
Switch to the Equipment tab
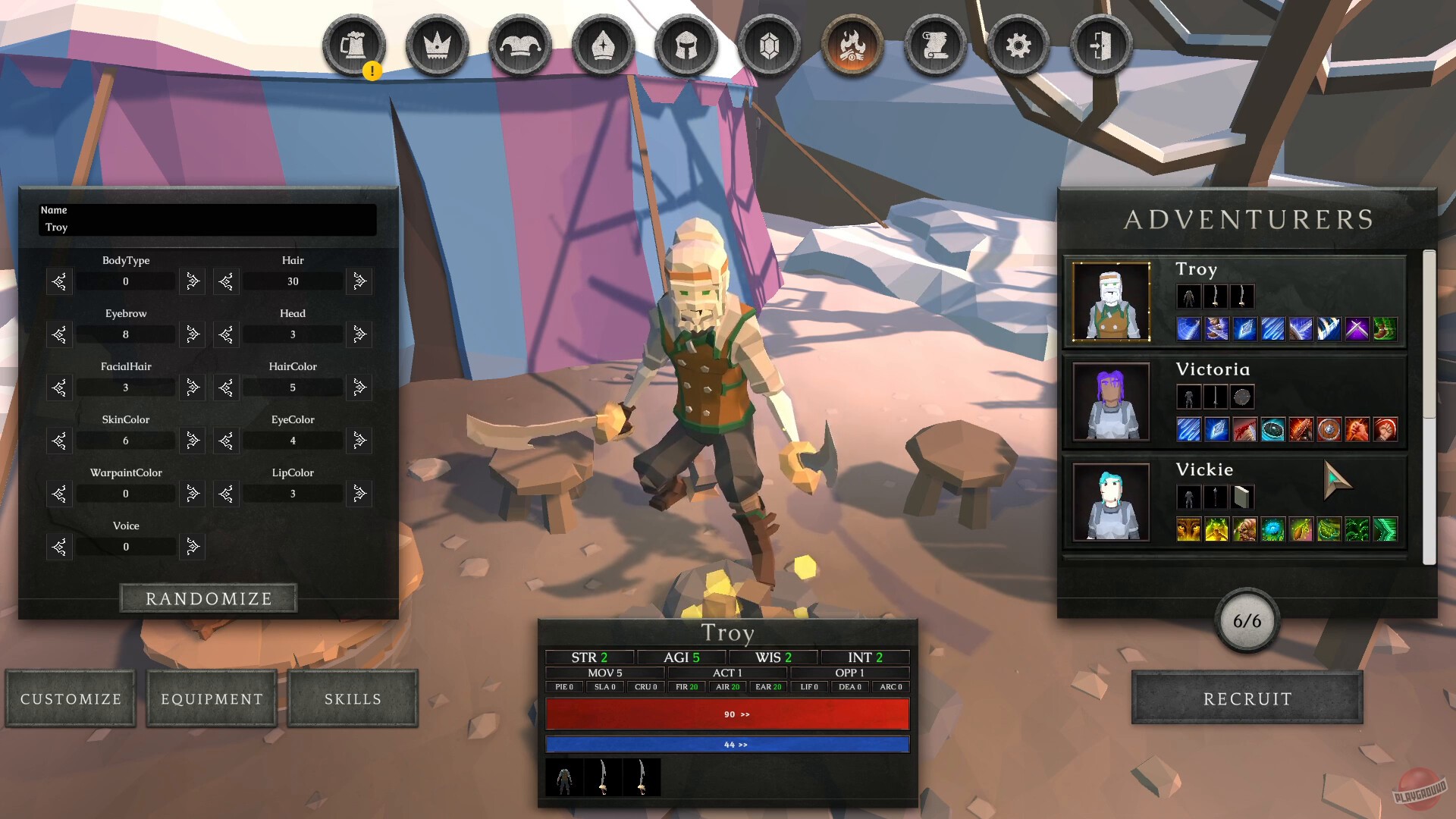click(x=211, y=698)
